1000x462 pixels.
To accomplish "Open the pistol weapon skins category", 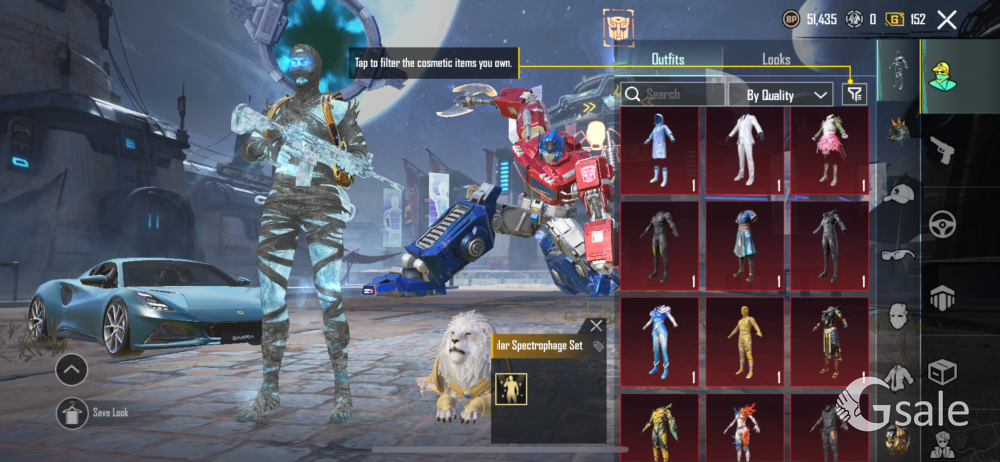I will tap(941, 150).
